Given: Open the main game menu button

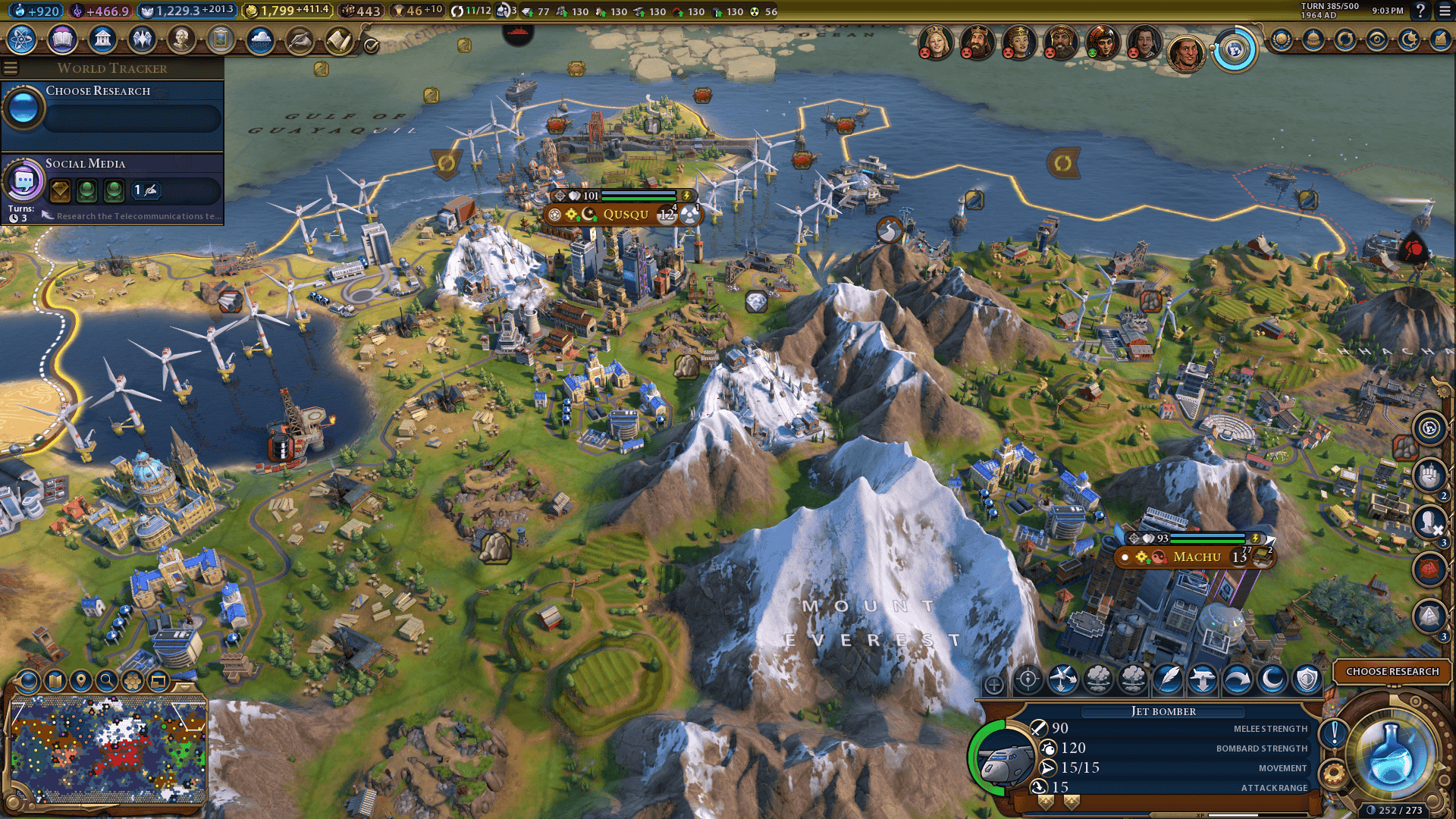Looking at the screenshot, I should coord(1445,11).
